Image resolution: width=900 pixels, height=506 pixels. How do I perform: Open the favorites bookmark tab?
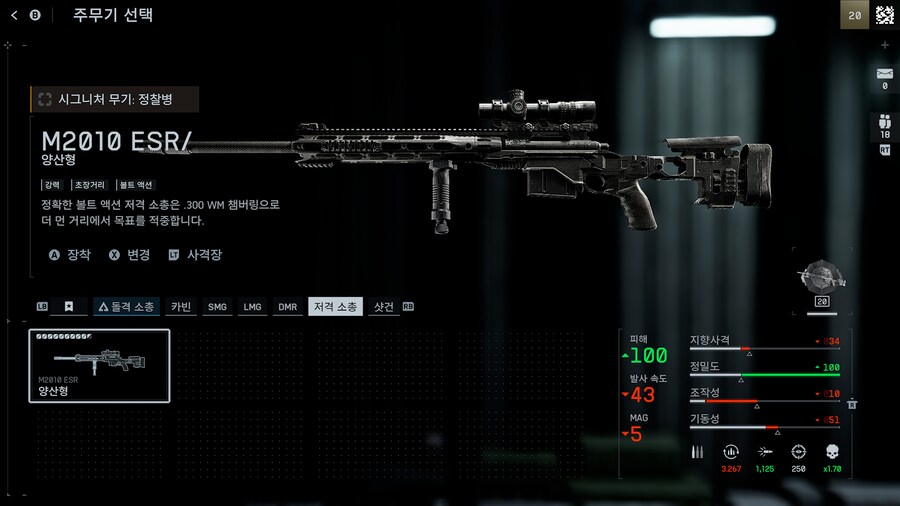(69, 307)
